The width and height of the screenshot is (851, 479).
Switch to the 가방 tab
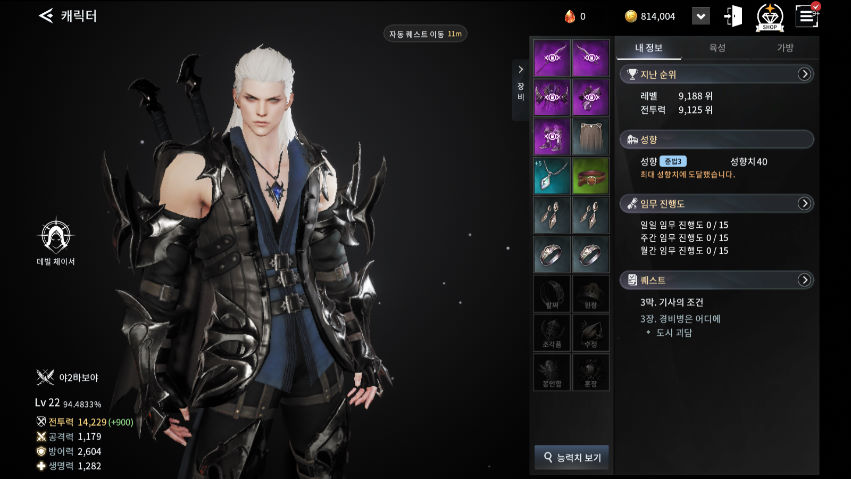tap(785, 48)
